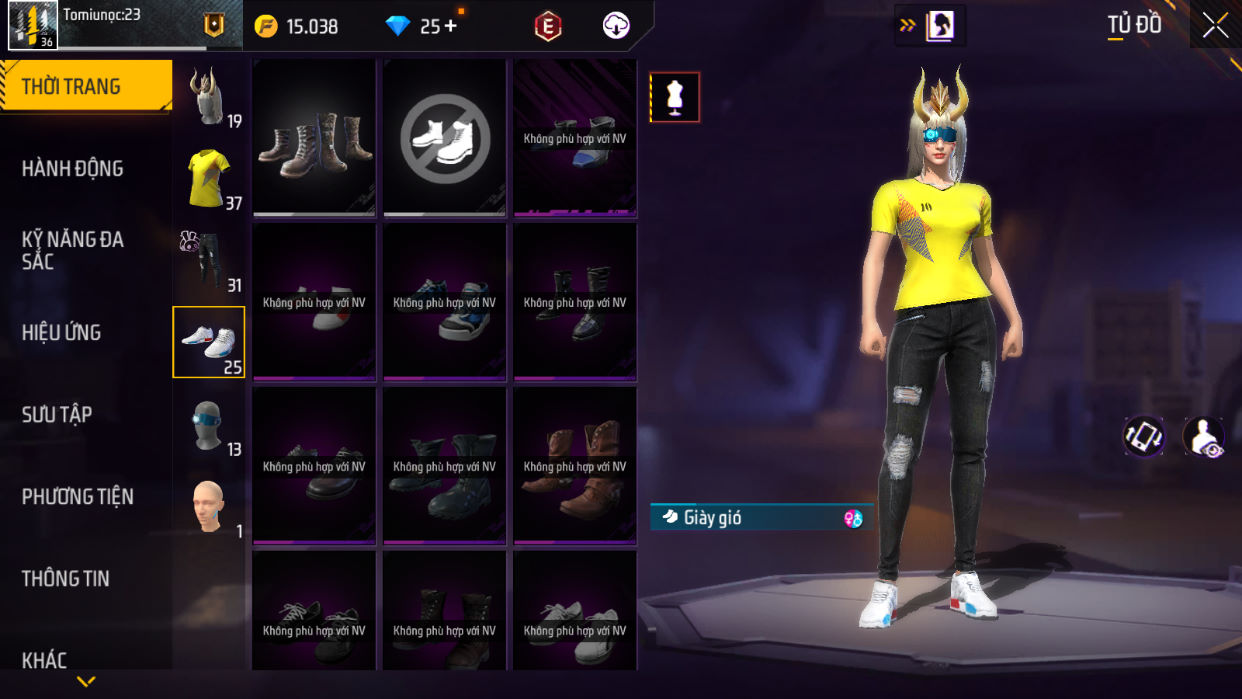Open the black pants category
This screenshot has width=1242, height=699.
point(209,260)
